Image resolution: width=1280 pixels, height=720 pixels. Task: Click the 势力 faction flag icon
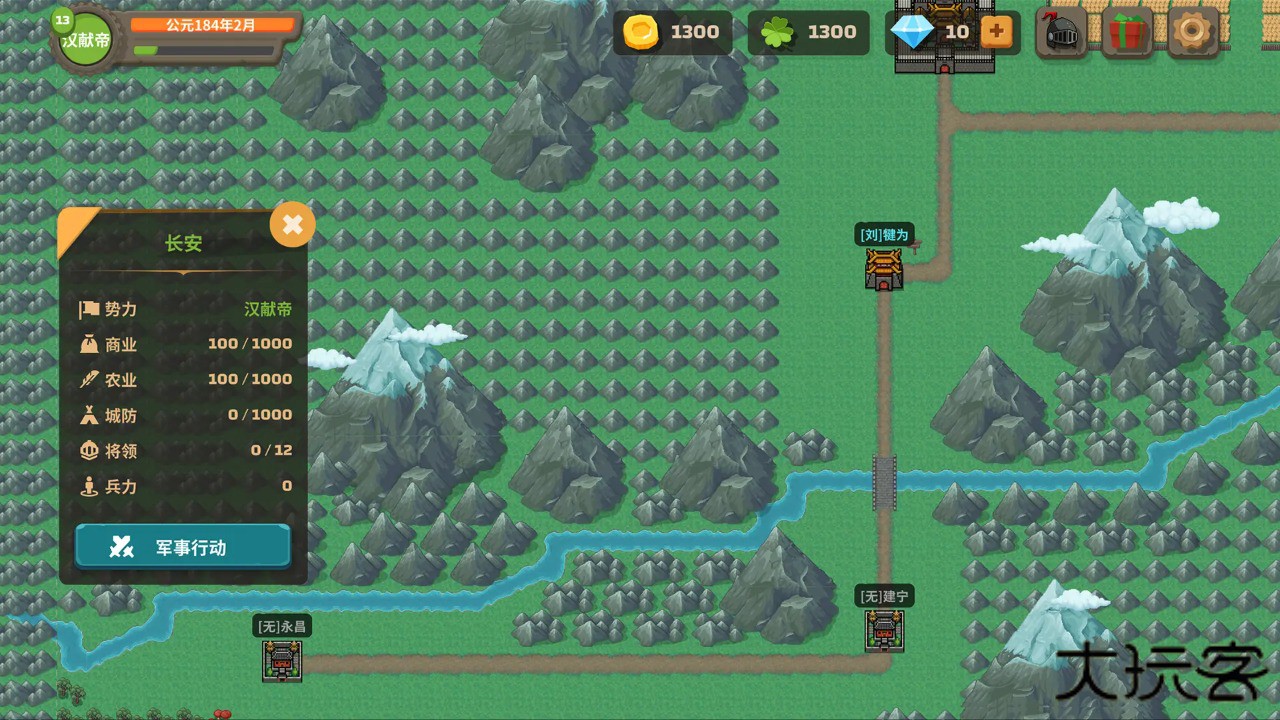pyautogui.click(x=90, y=309)
